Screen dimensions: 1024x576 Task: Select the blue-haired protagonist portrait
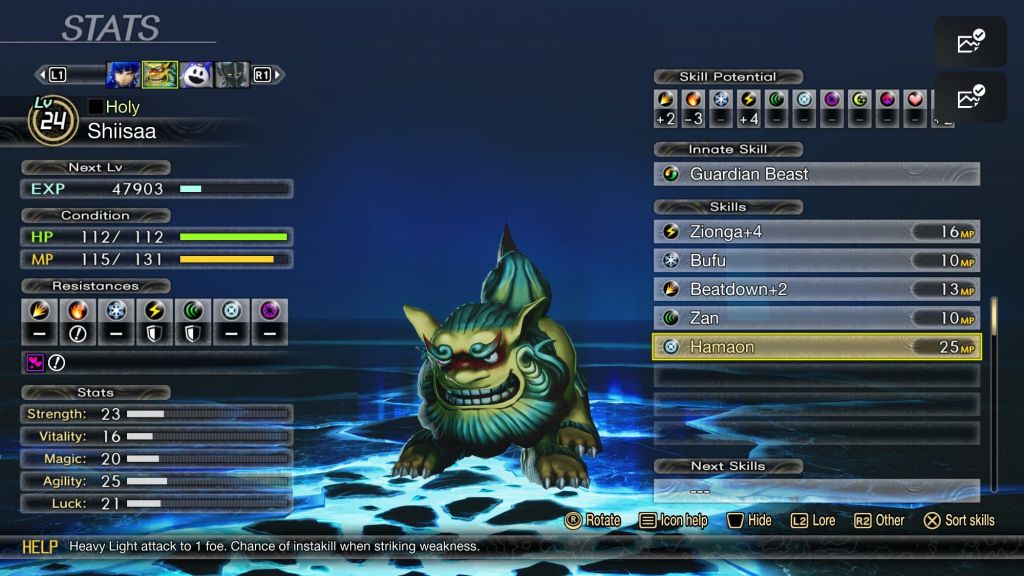click(x=123, y=75)
